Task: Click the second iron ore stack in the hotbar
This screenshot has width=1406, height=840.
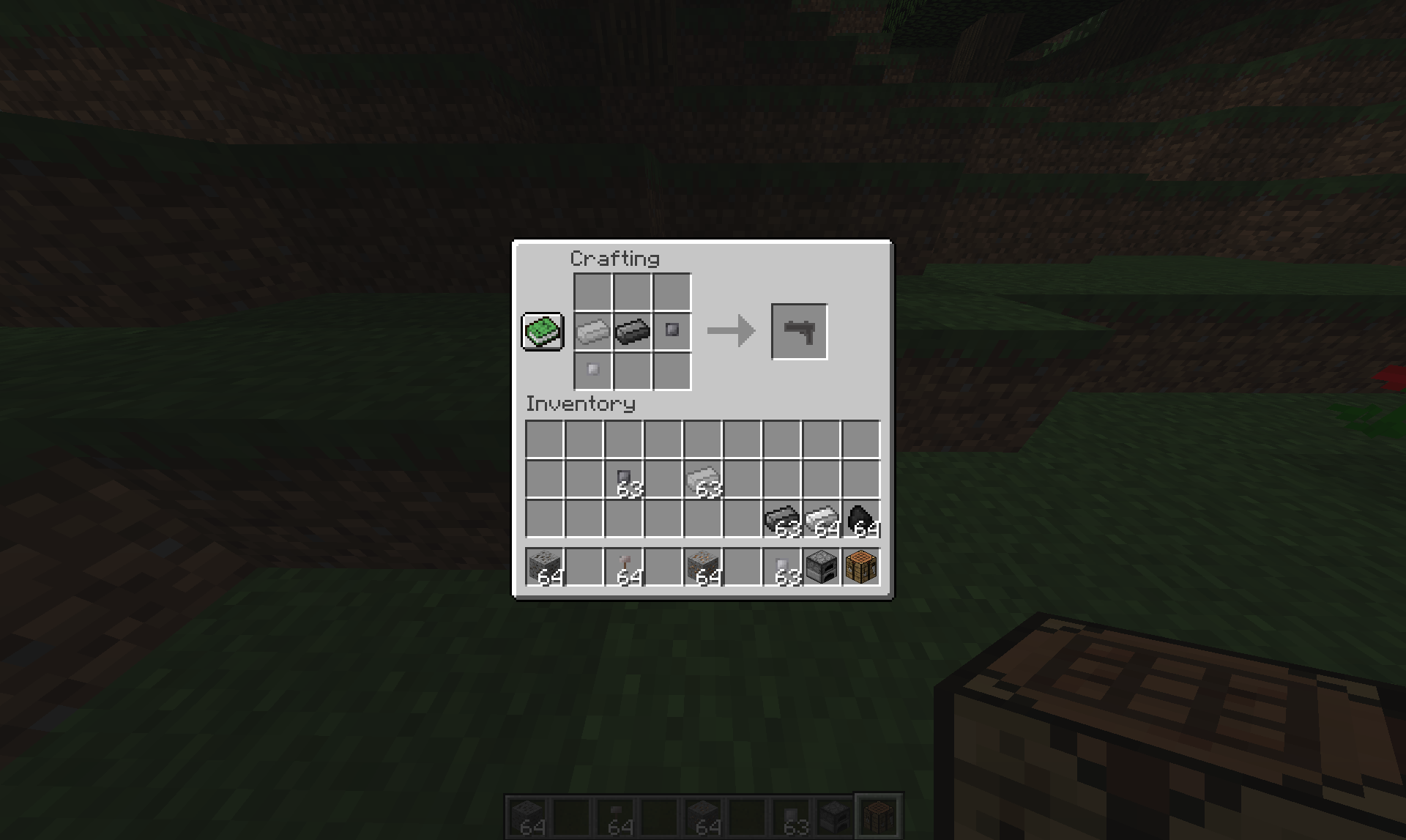Action: coord(705,568)
